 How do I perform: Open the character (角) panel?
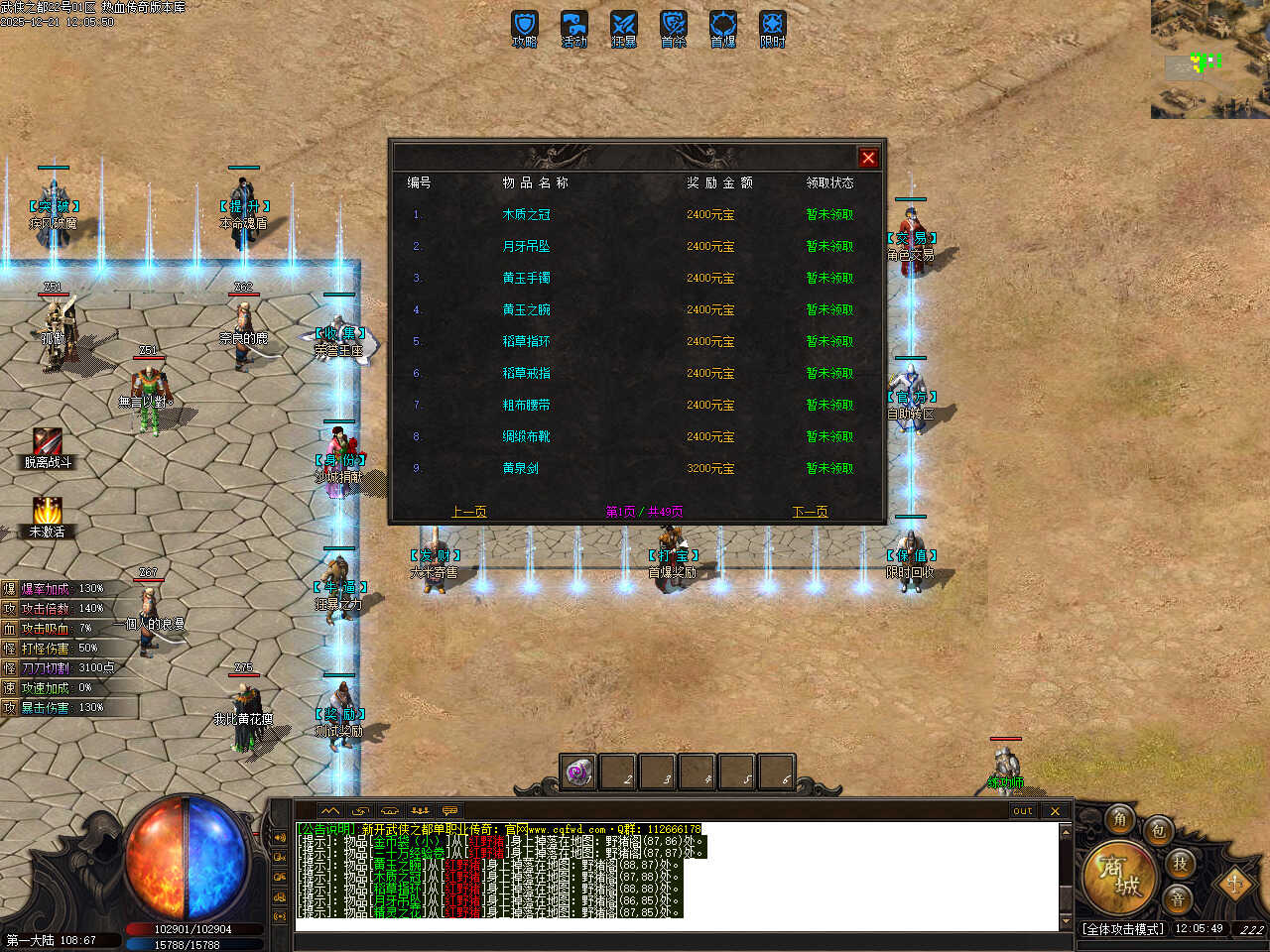coord(1120,819)
